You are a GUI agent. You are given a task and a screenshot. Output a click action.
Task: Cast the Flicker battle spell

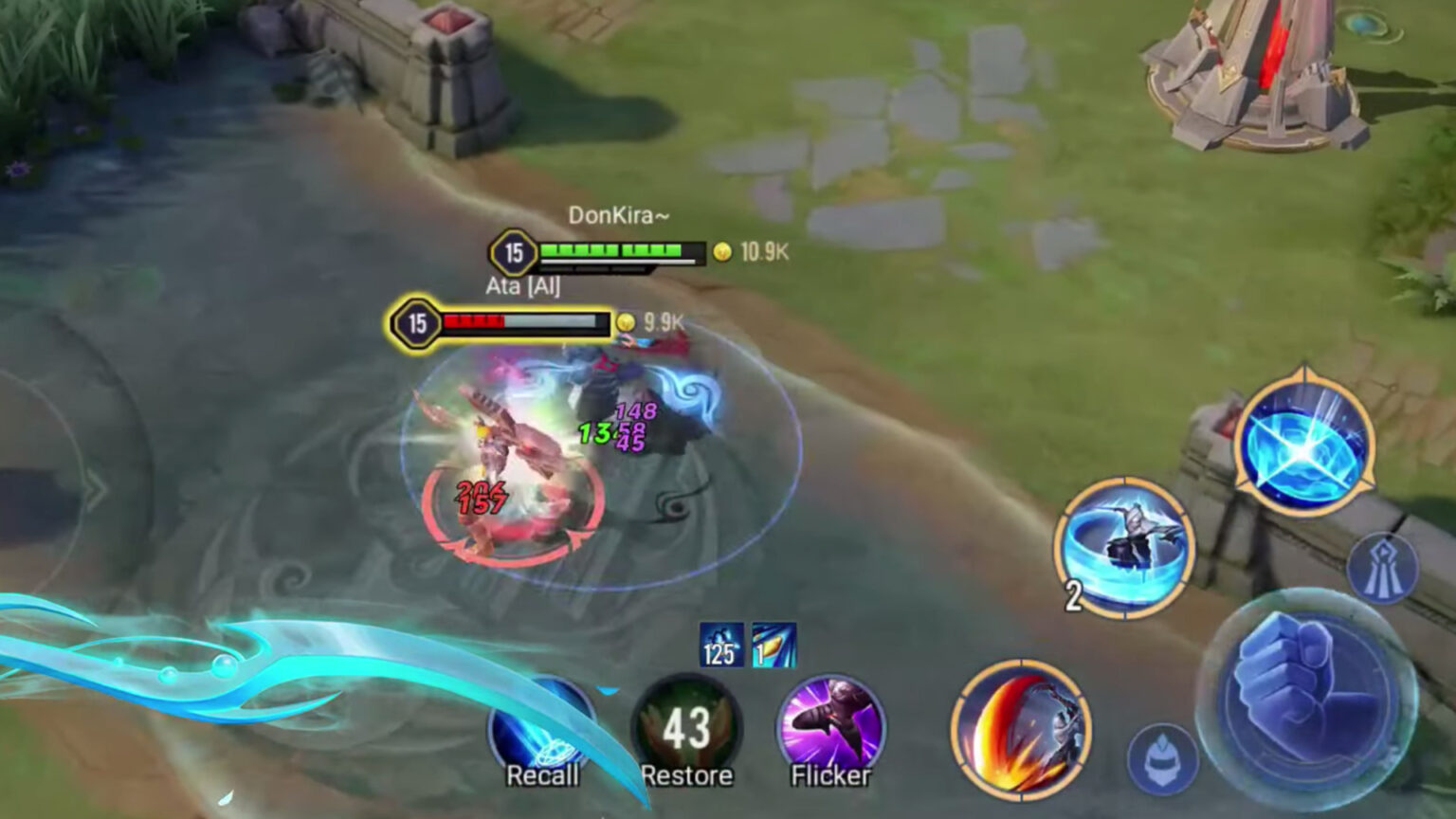[x=828, y=730]
